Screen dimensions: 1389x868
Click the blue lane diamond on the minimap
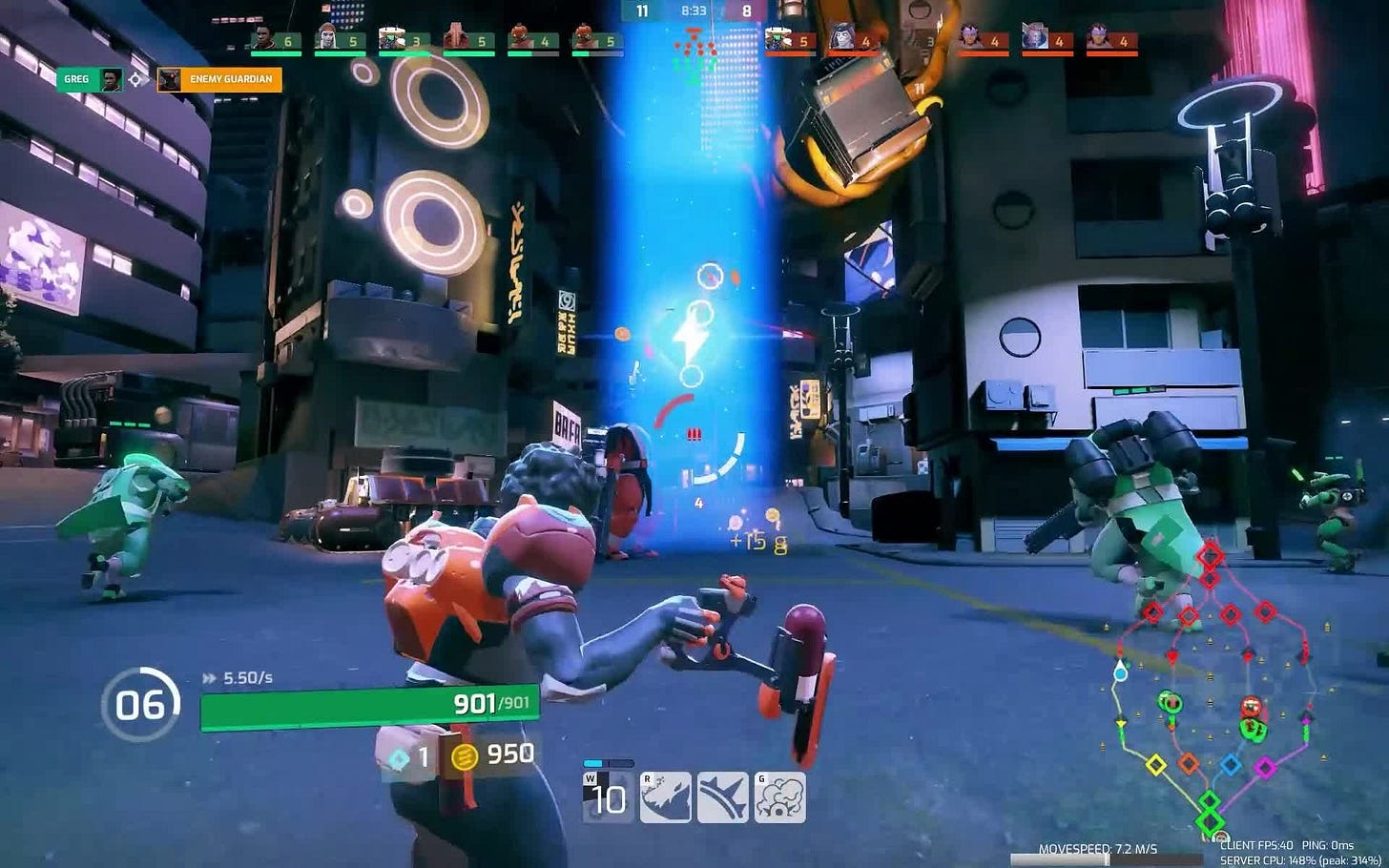click(1231, 764)
